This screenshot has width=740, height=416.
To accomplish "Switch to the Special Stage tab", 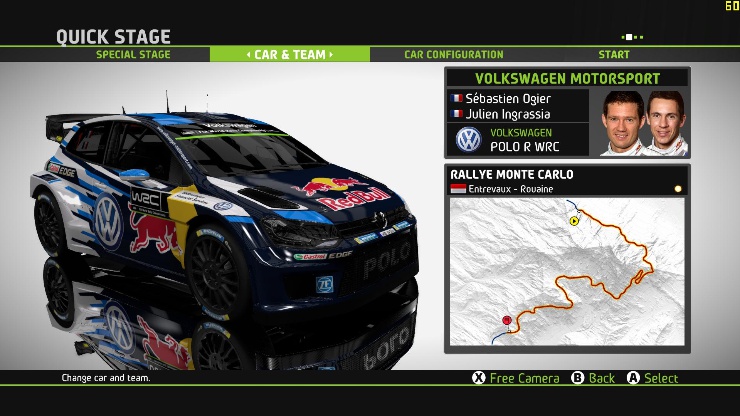I will [133, 54].
